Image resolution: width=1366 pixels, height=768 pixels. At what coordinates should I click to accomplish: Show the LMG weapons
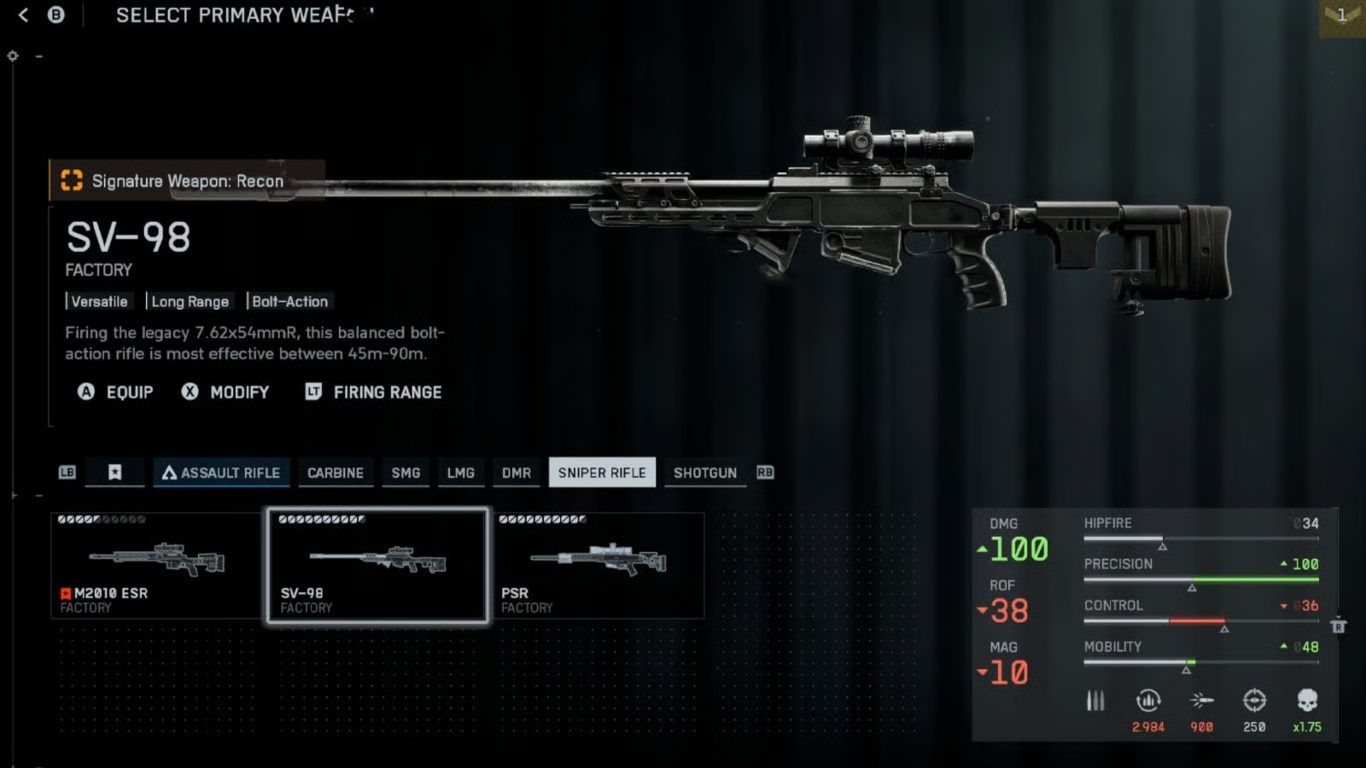[460, 473]
